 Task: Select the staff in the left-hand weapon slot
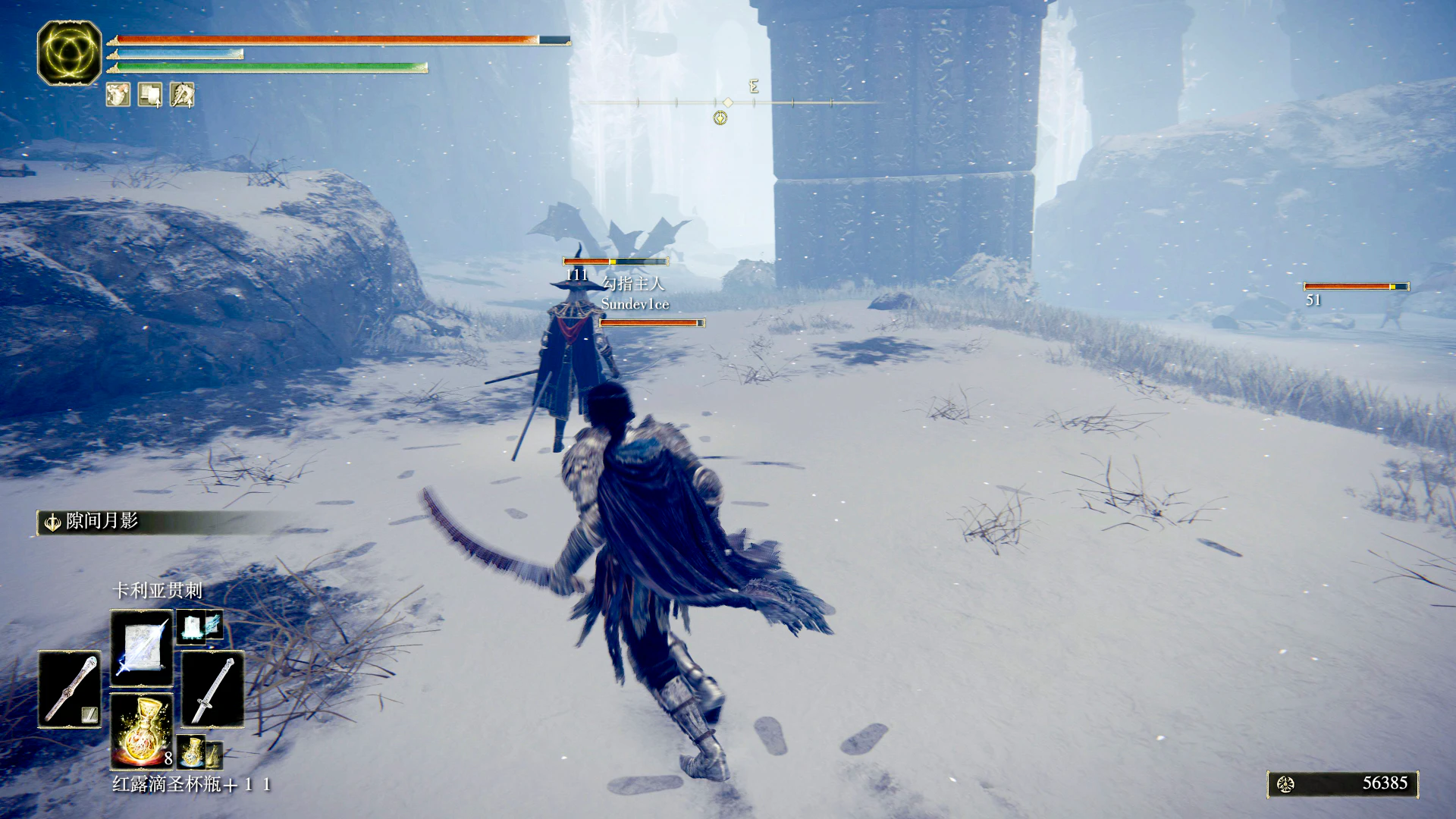pos(70,689)
